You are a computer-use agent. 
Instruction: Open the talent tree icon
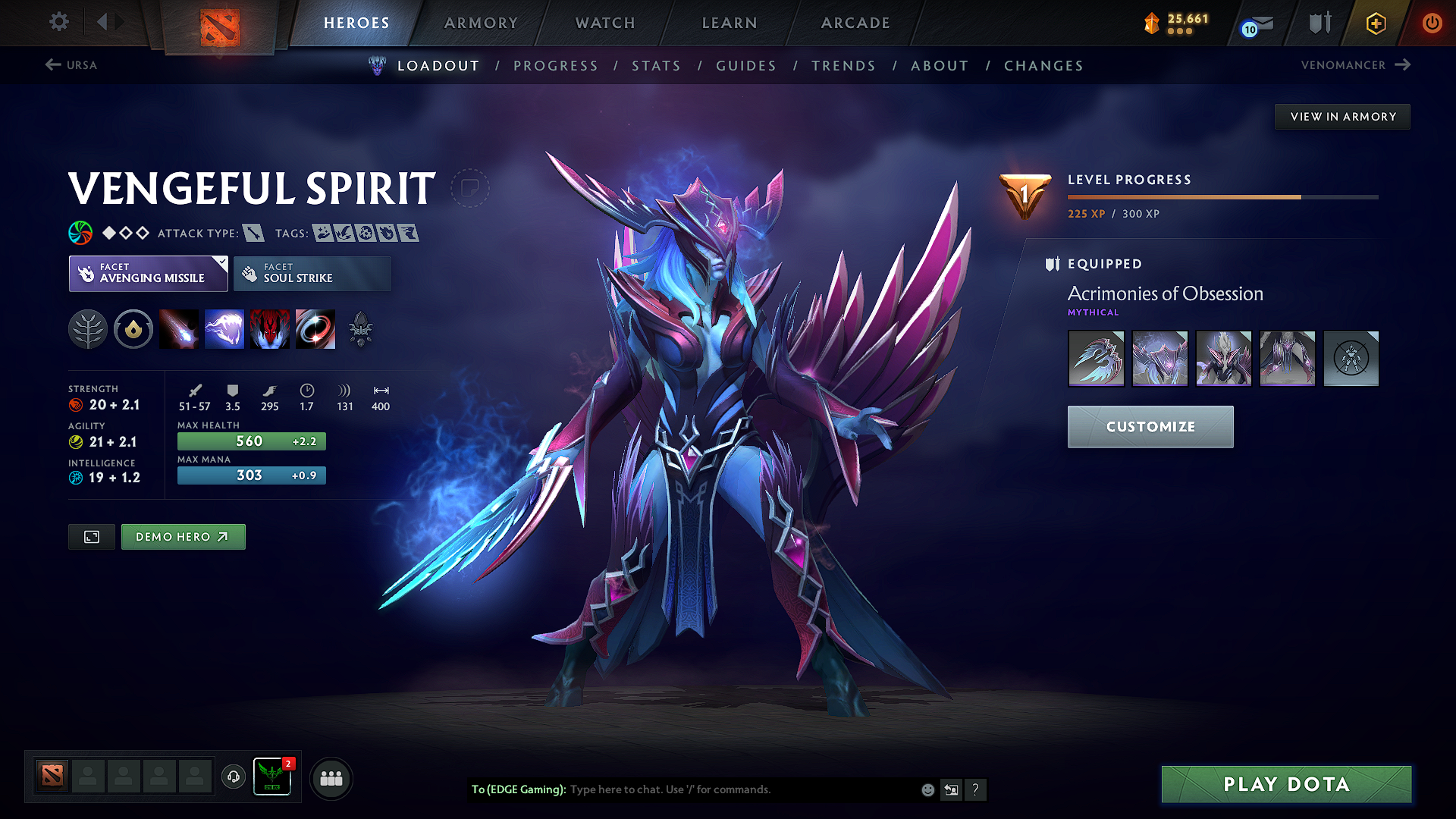[x=87, y=328]
